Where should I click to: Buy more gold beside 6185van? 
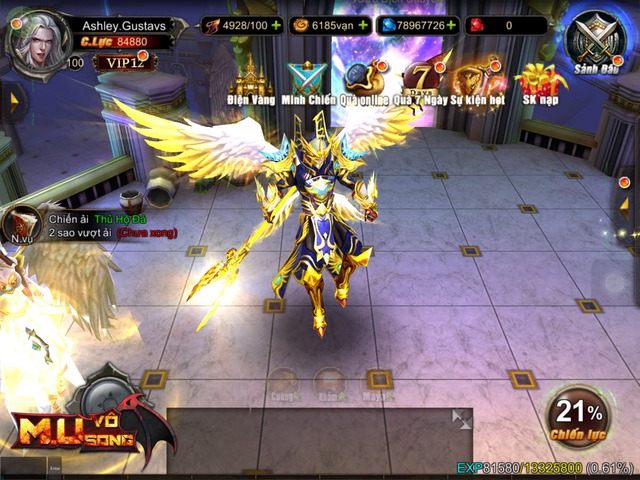point(362,25)
